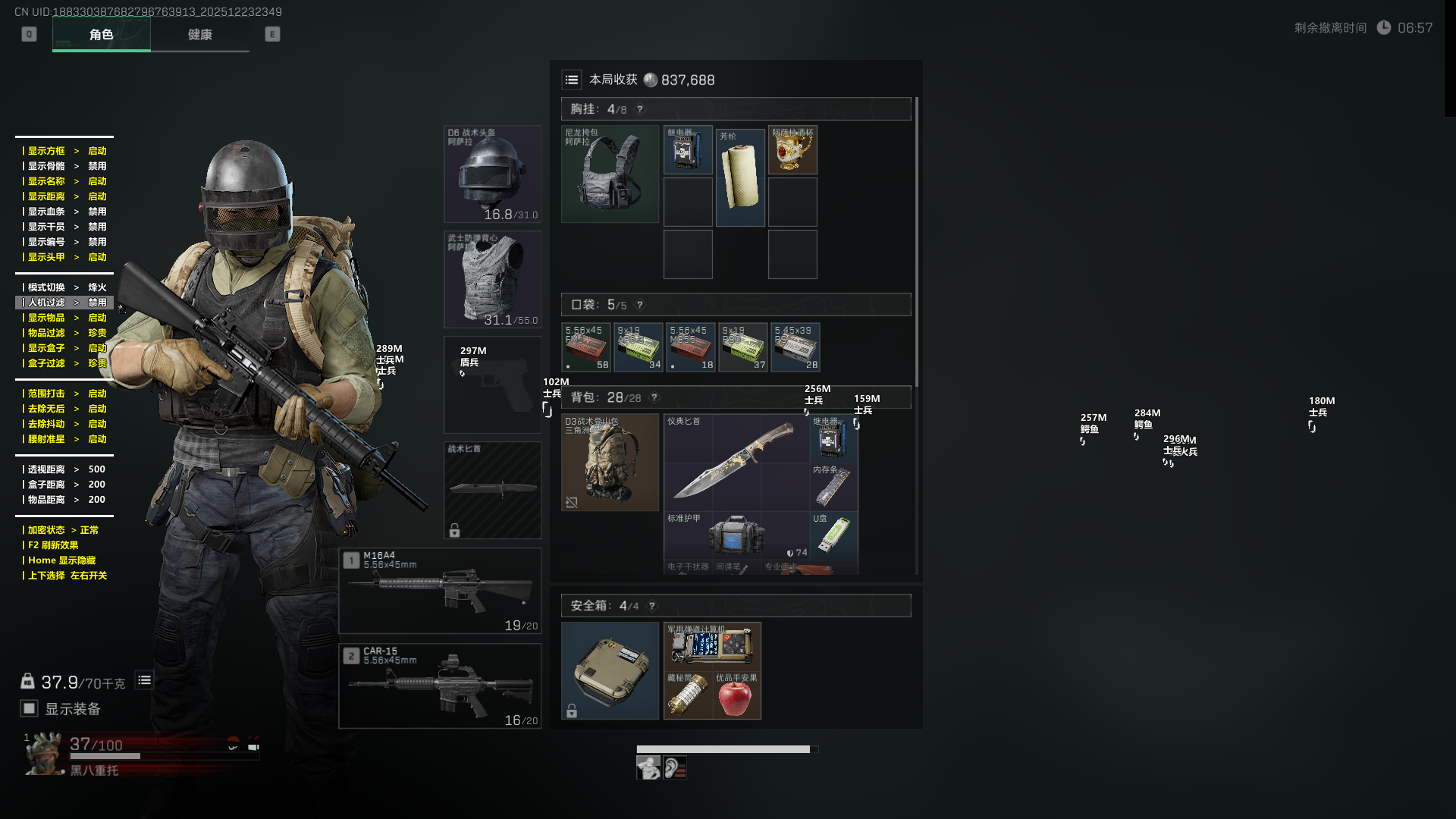Toggle the 人机过滤 overlay option
Image resolution: width=1456 pixels, height=819 pixels.
tap(64, 303)
